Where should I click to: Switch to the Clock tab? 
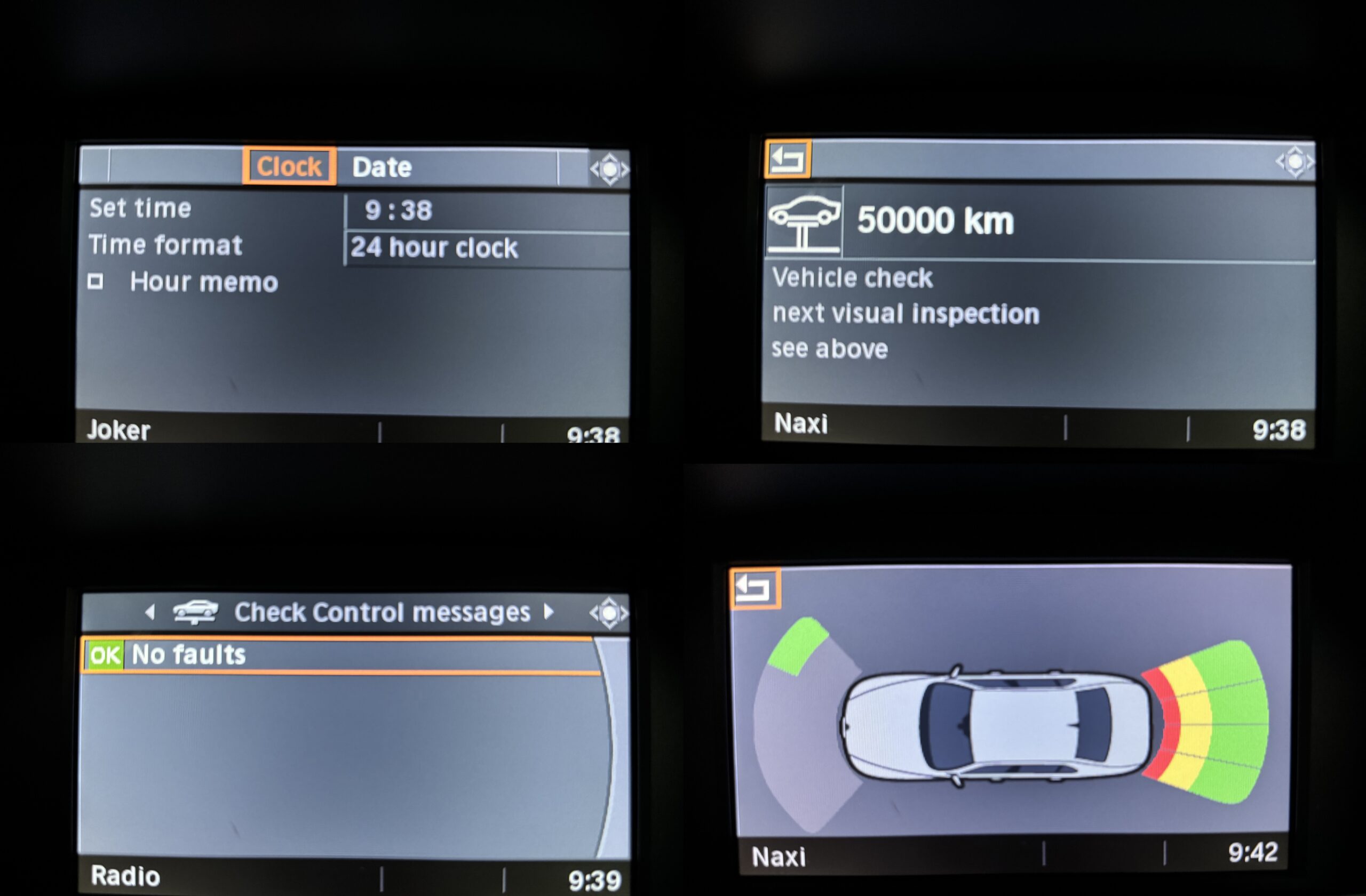point(289,167)
